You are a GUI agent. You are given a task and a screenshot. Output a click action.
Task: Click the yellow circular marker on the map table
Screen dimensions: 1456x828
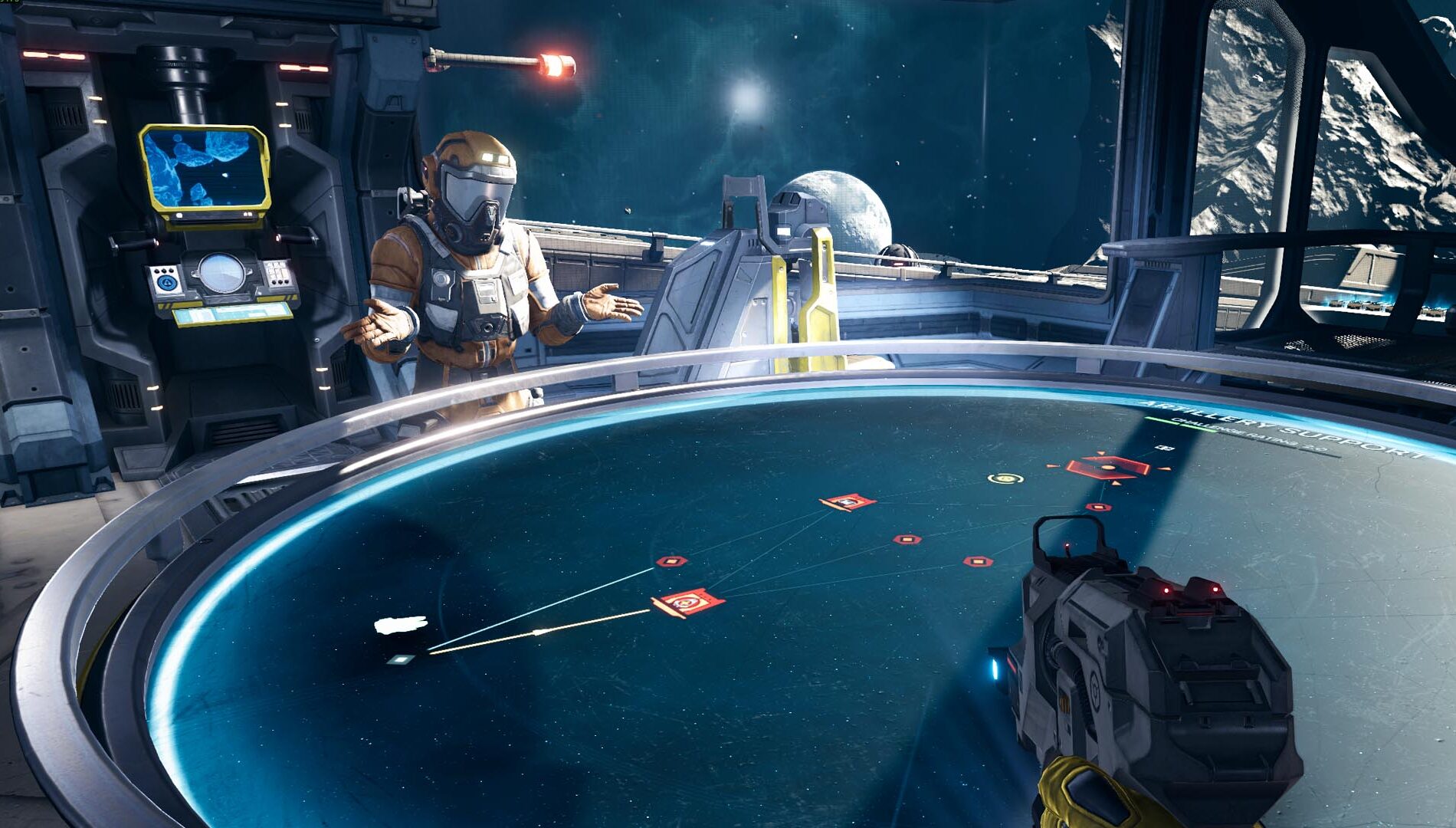[1005, 479]
